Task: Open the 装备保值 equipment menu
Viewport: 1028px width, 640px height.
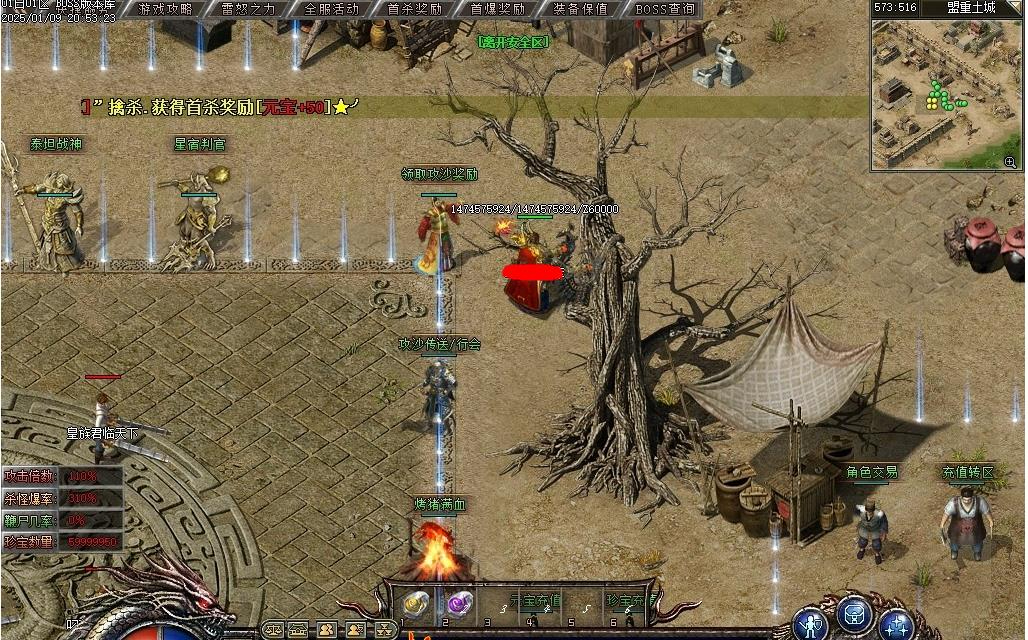Action: coord(580,9)
